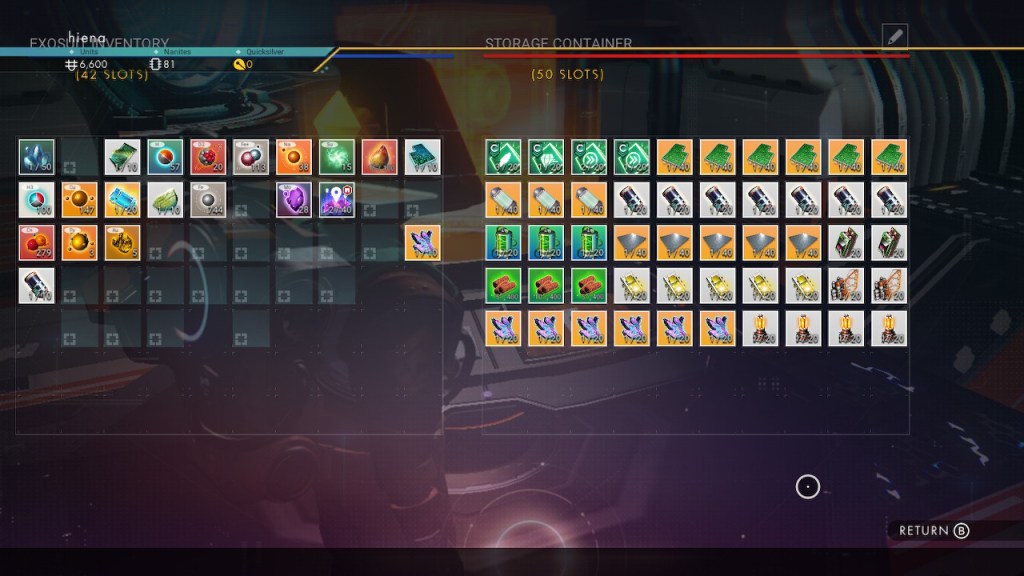The height and width of the screenshot is (576, 1024).
Task: Choose the diamond-icon upgrade module in storage
Action: click(x=546, y=156)
